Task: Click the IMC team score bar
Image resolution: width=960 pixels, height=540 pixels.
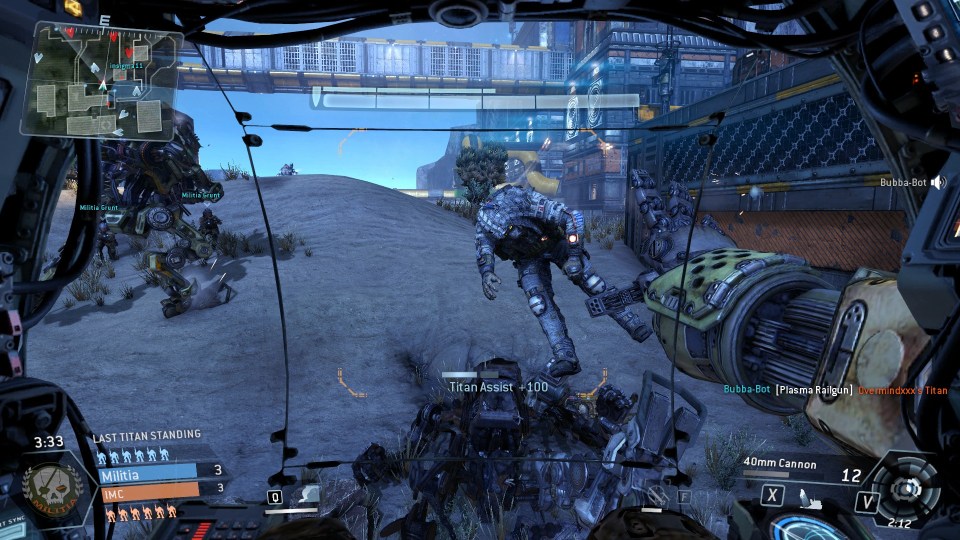Action: click(160, 488)
